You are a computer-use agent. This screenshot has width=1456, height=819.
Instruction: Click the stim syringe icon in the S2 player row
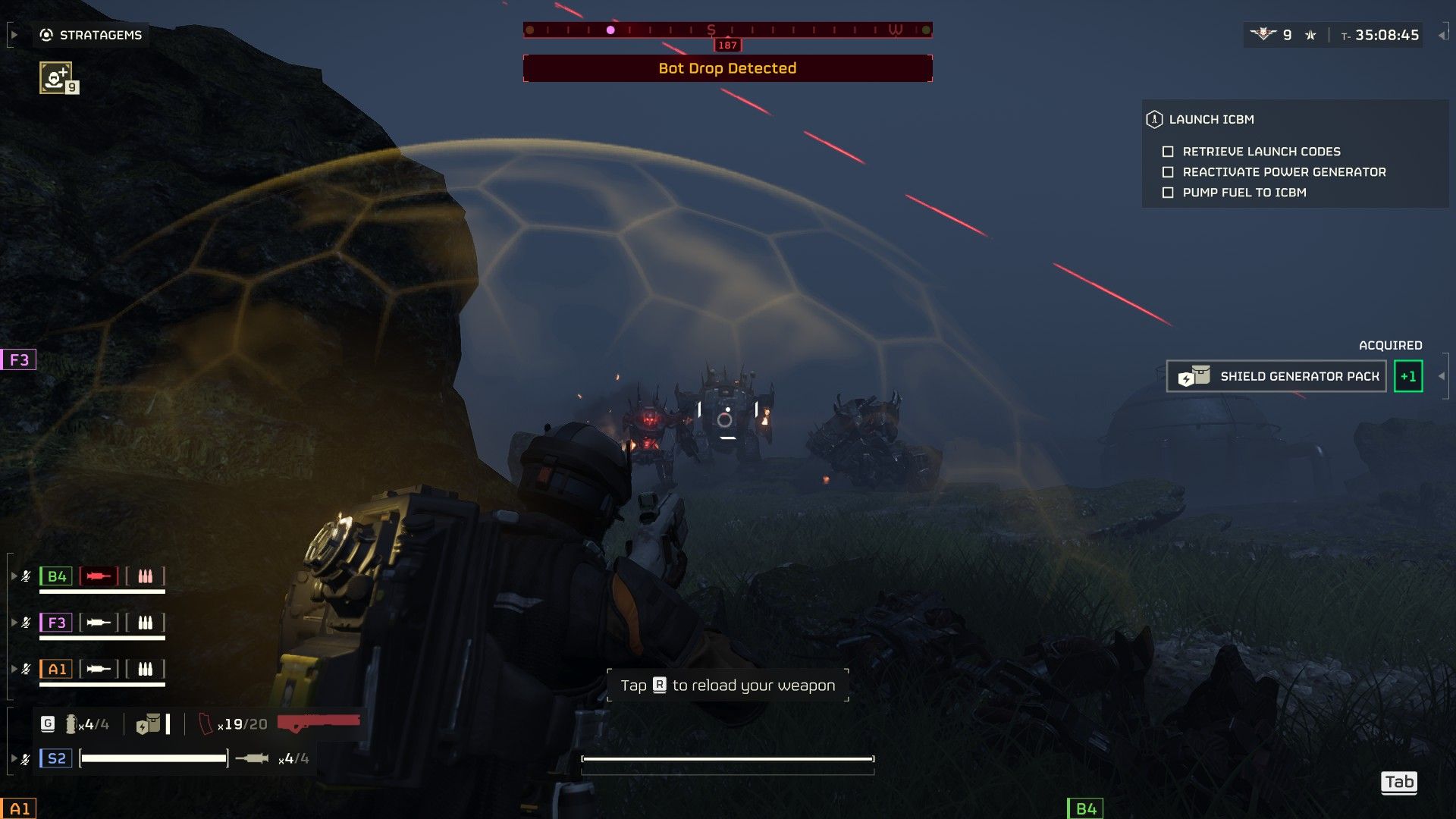[x=253, y=758]
